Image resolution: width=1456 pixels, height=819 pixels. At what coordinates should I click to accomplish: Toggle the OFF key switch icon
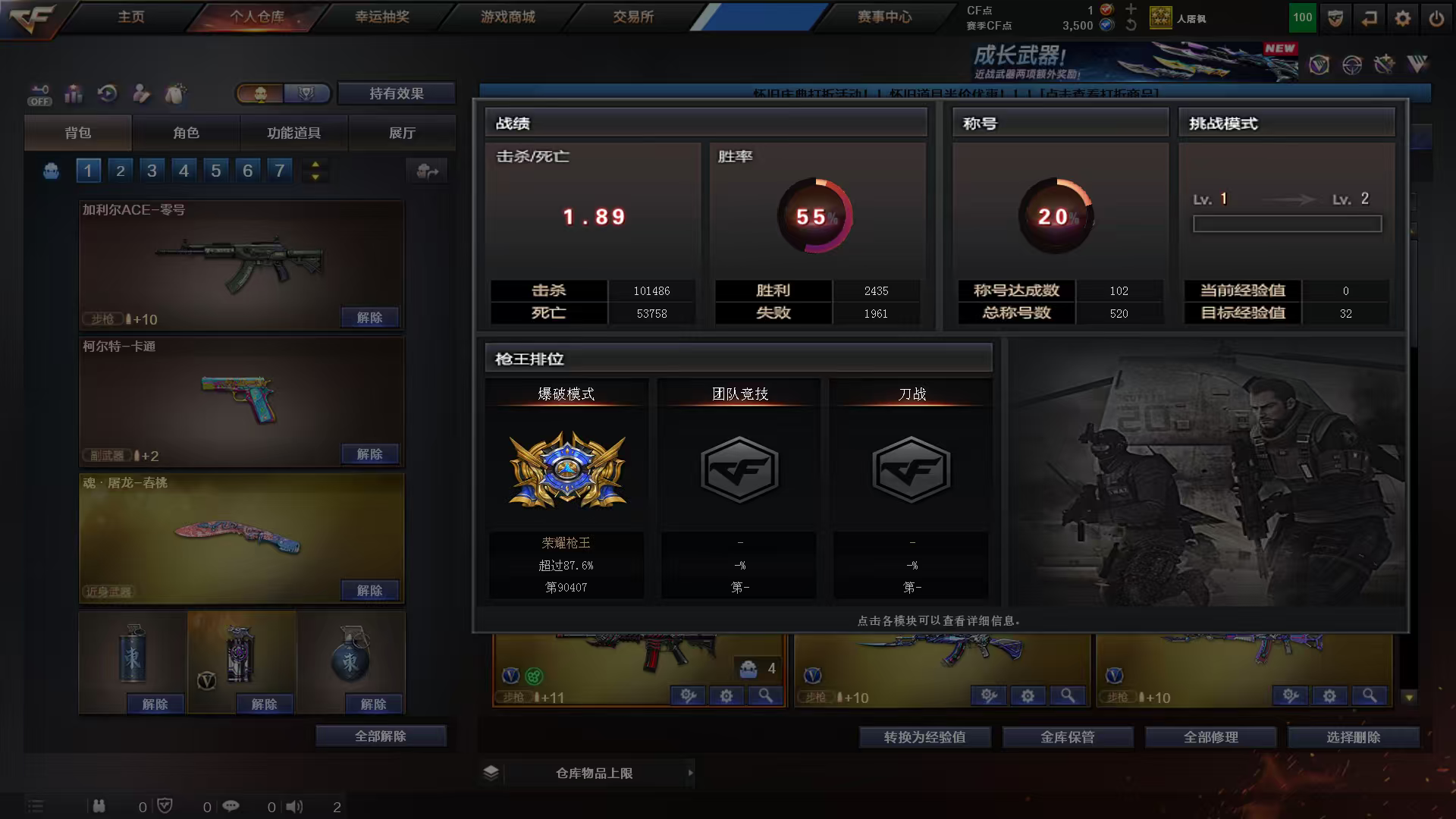38,94
